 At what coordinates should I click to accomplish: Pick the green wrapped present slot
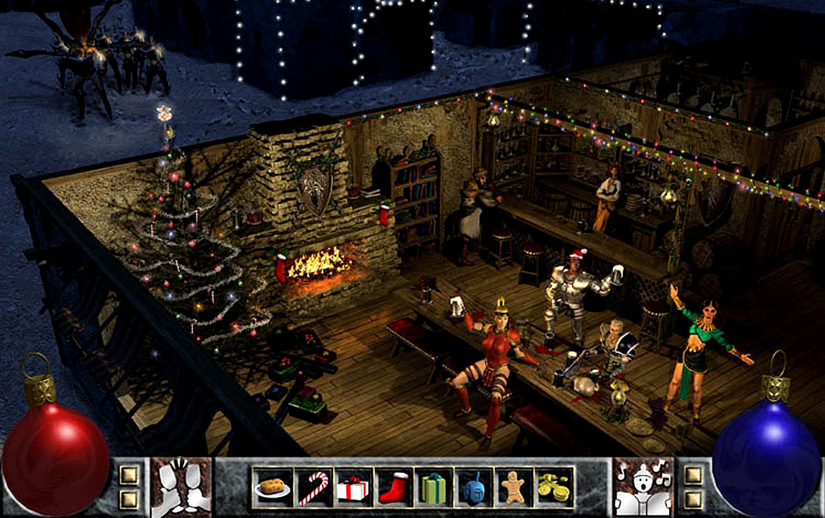click(x=433, y=487)
